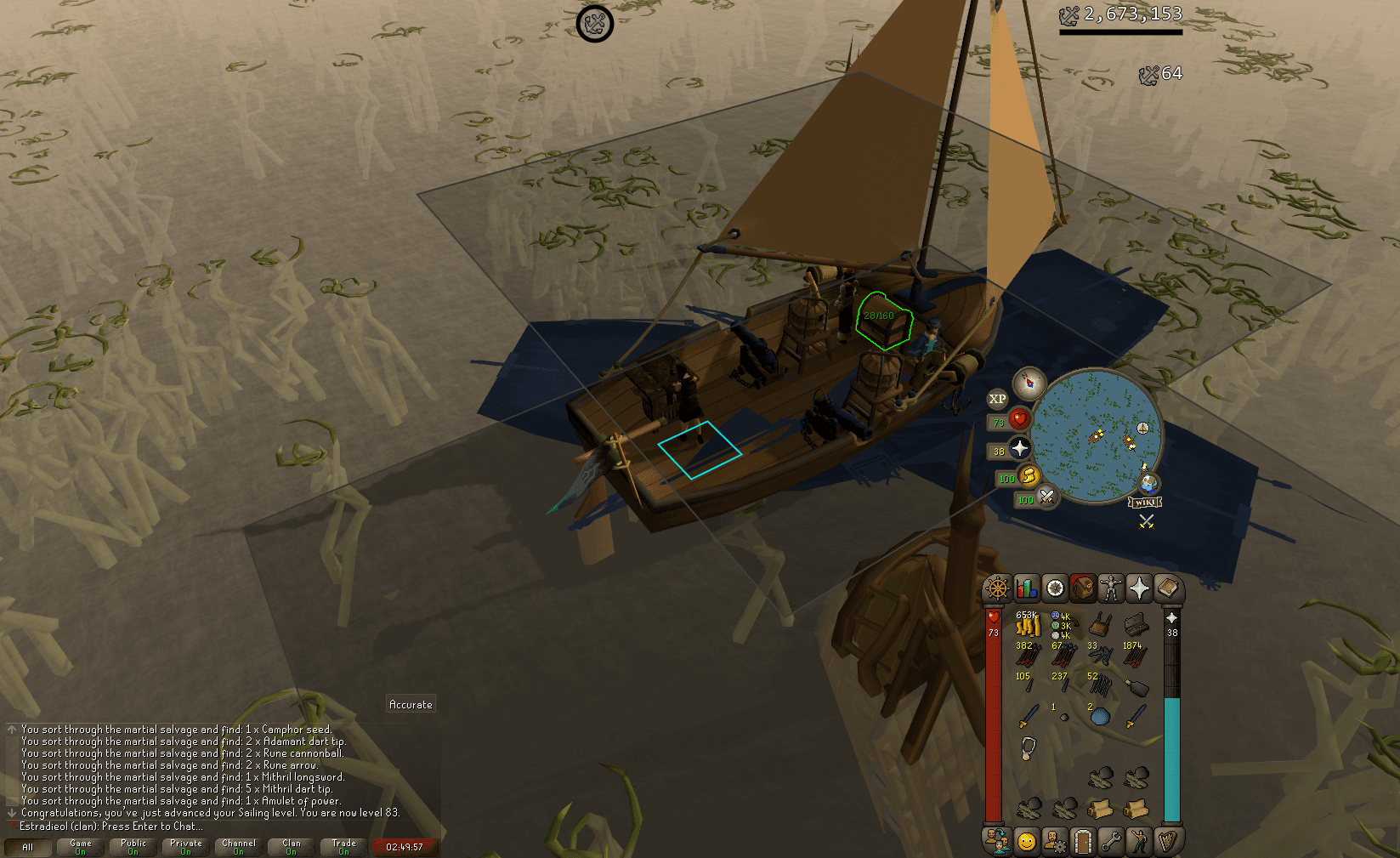Open the Wiki lookup banner

(x=1145, y=503)
